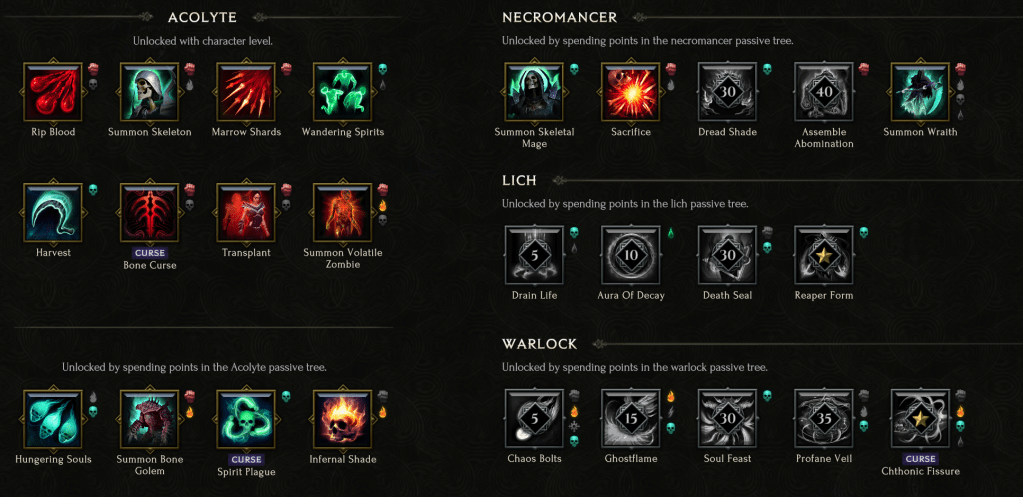Choose the Transplant skill
This screenshot has width=1023, height=497.
246,213
